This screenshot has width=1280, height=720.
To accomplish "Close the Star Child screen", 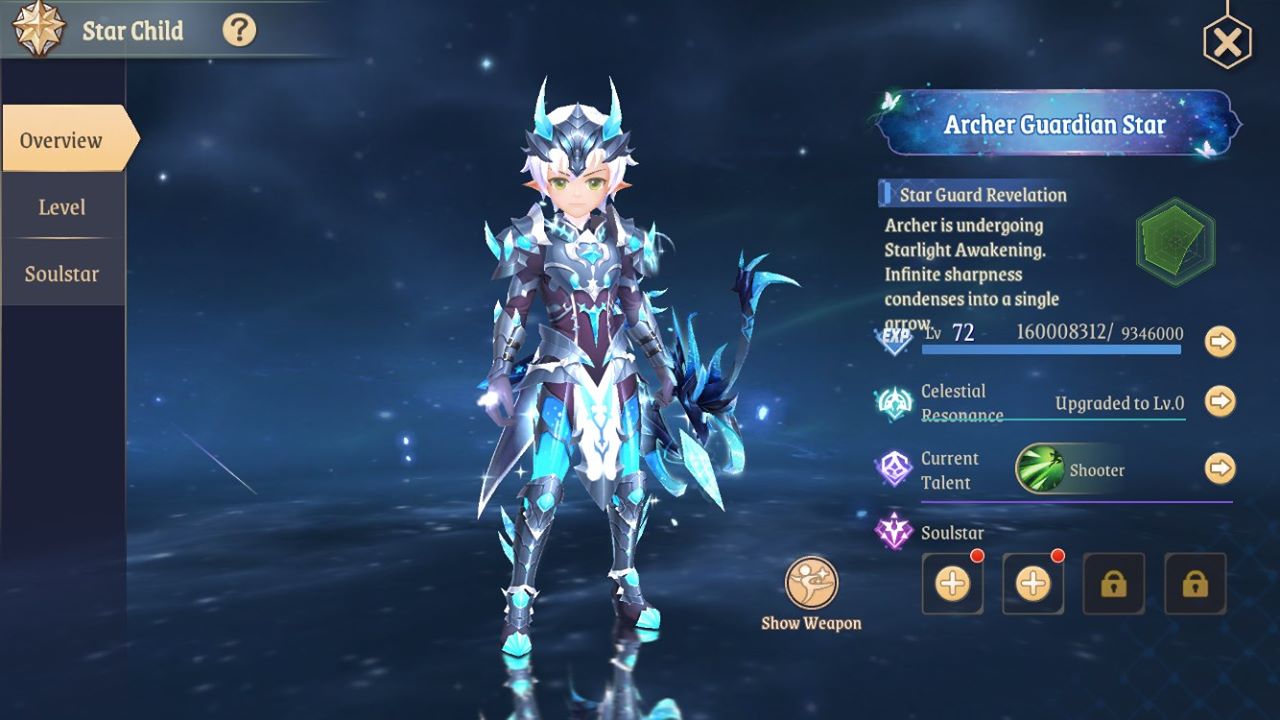I will (1227, 42).
